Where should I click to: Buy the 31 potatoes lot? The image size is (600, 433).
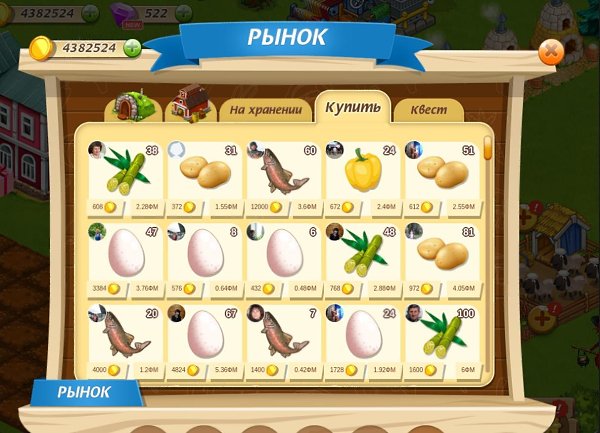click(204, 177)
